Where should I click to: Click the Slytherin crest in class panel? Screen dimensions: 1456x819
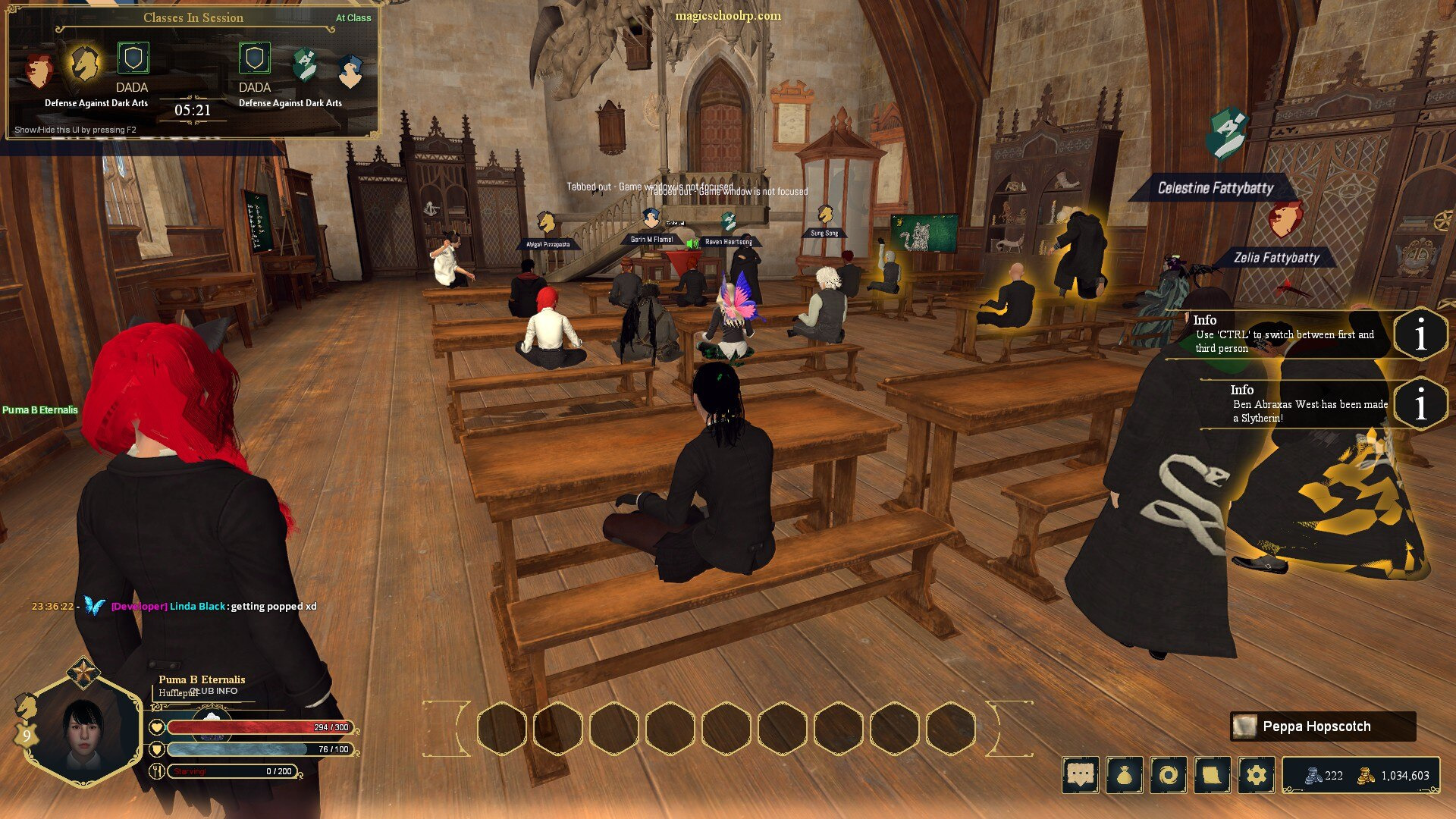[x=305, y=65]
